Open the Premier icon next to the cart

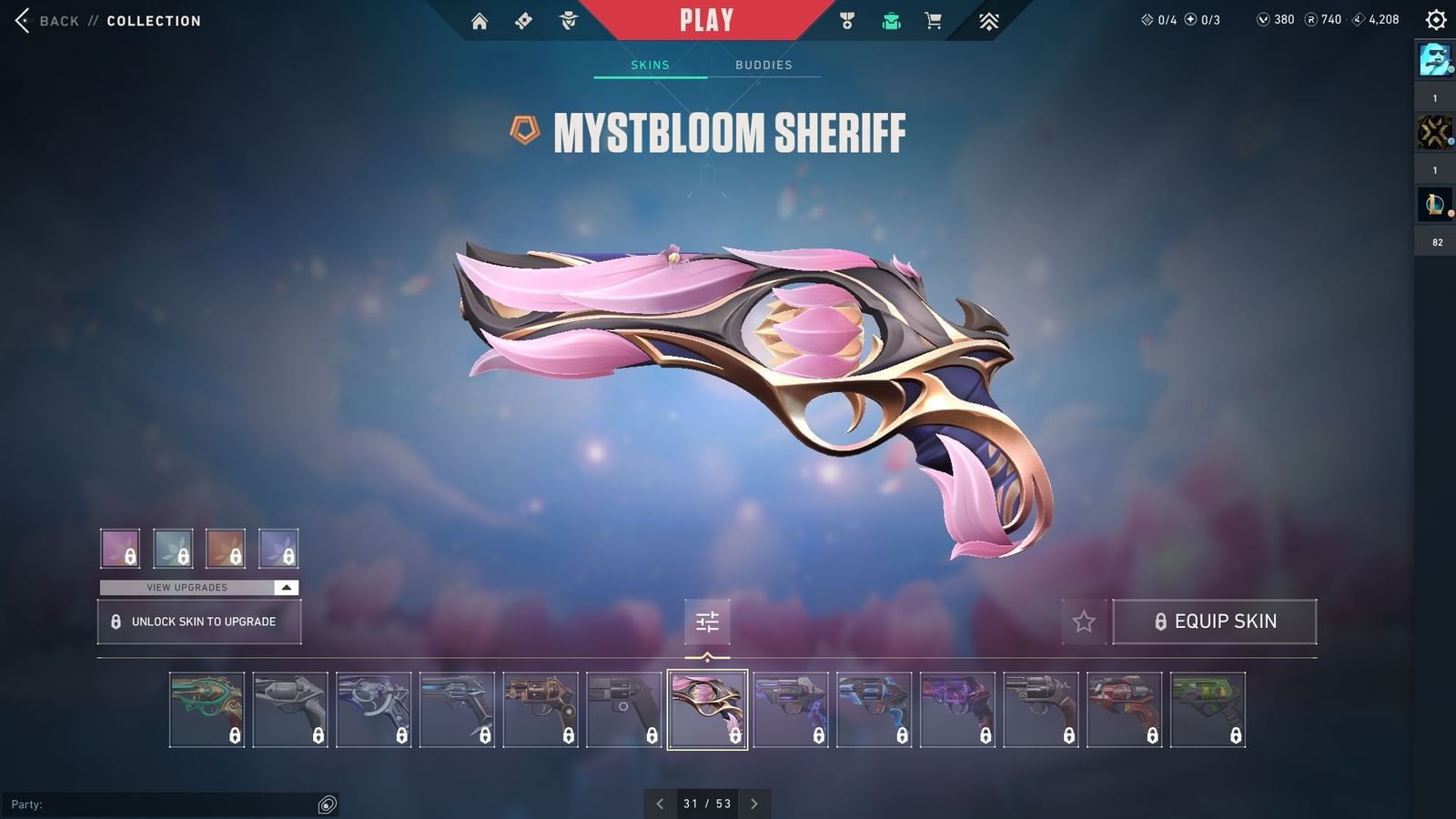coord(988,18)
